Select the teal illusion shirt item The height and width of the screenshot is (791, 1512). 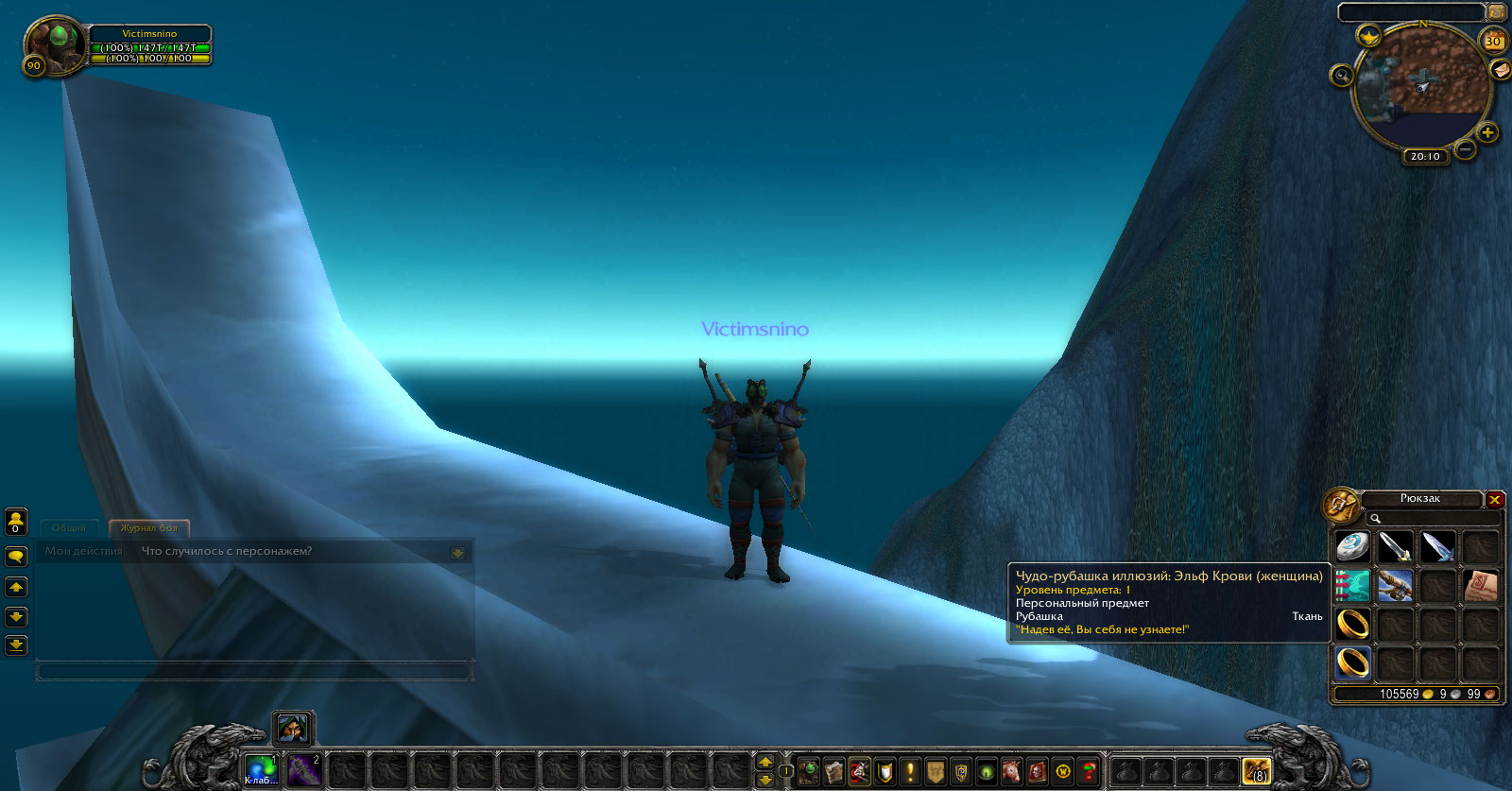click(1352, 586)
